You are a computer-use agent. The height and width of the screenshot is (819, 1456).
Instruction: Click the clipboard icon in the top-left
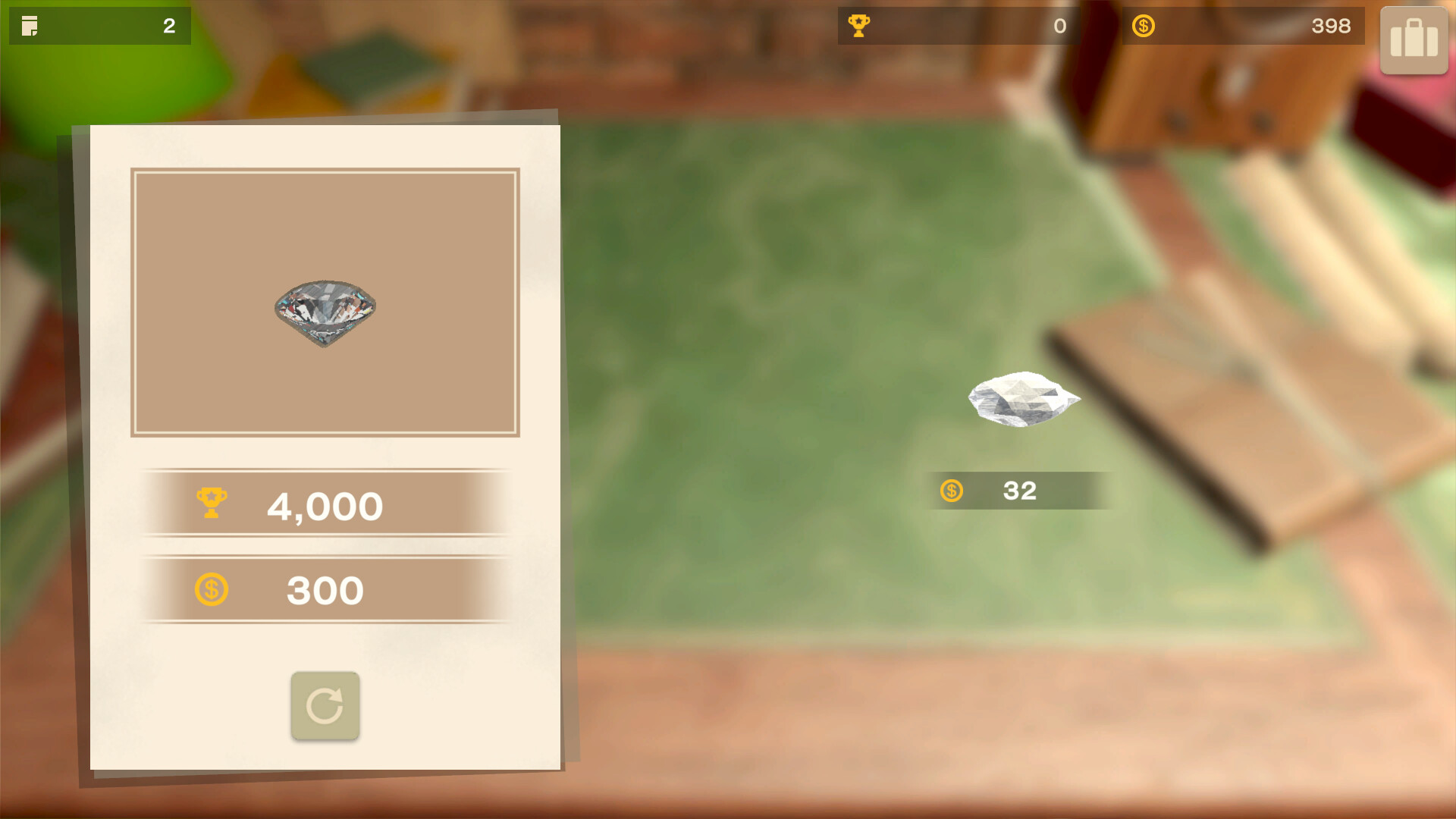pos(30,25)
